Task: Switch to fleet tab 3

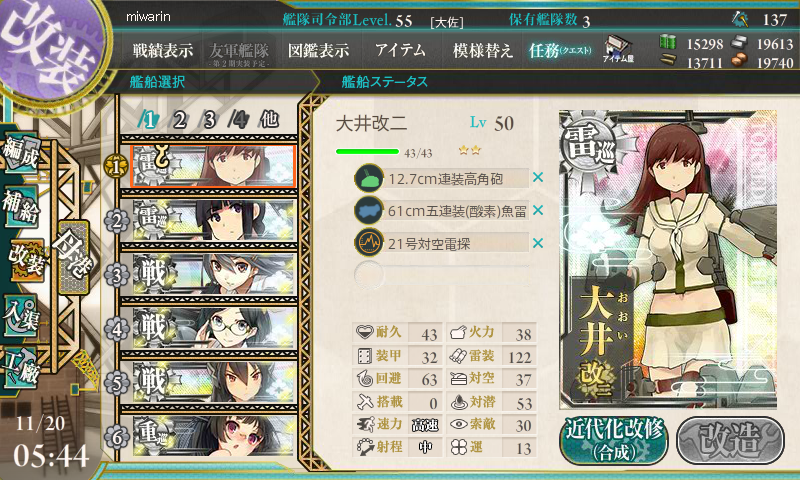Action: coord(210,119)
